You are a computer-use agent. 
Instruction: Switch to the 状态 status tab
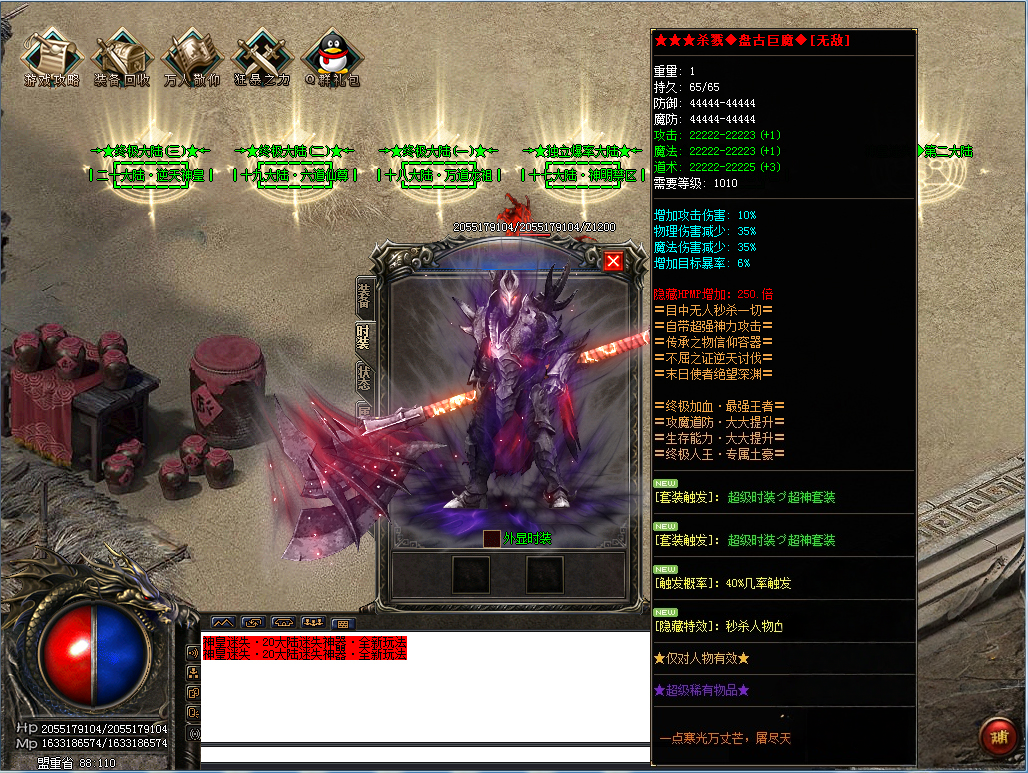(364, 378)
